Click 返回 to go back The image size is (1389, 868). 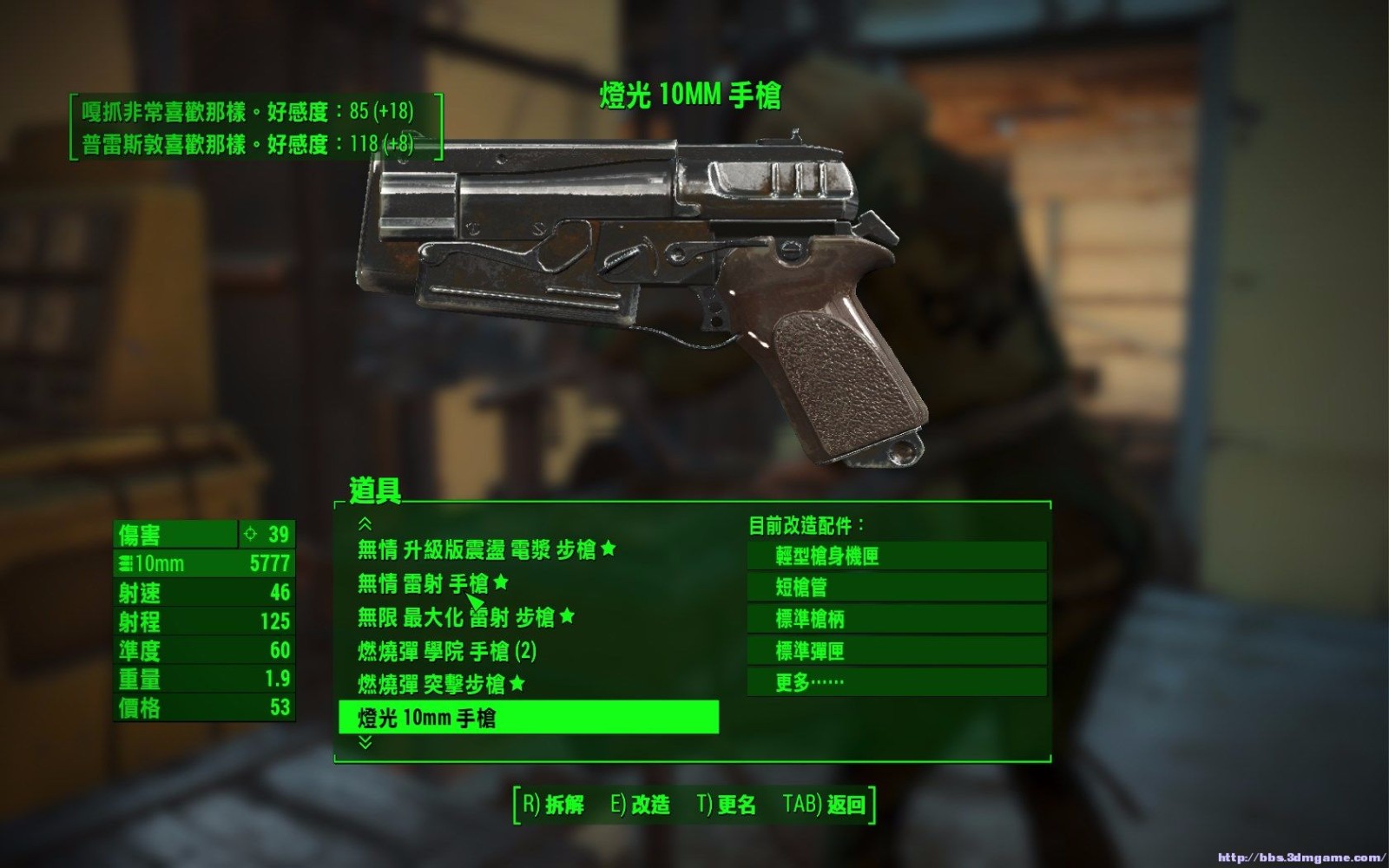pos(825,805)
